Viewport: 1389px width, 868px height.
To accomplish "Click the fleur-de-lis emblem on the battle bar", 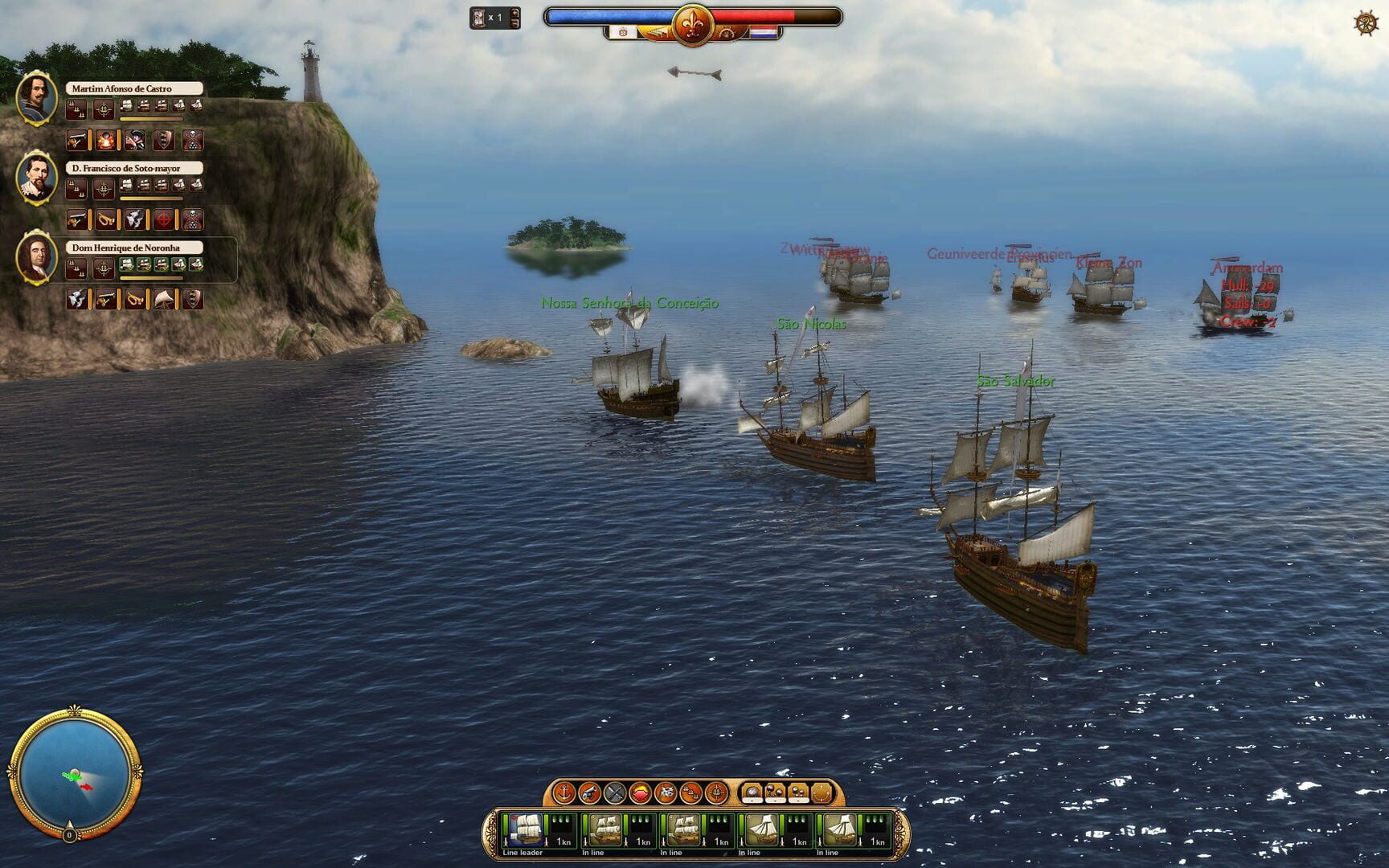I will coord(693,24).
